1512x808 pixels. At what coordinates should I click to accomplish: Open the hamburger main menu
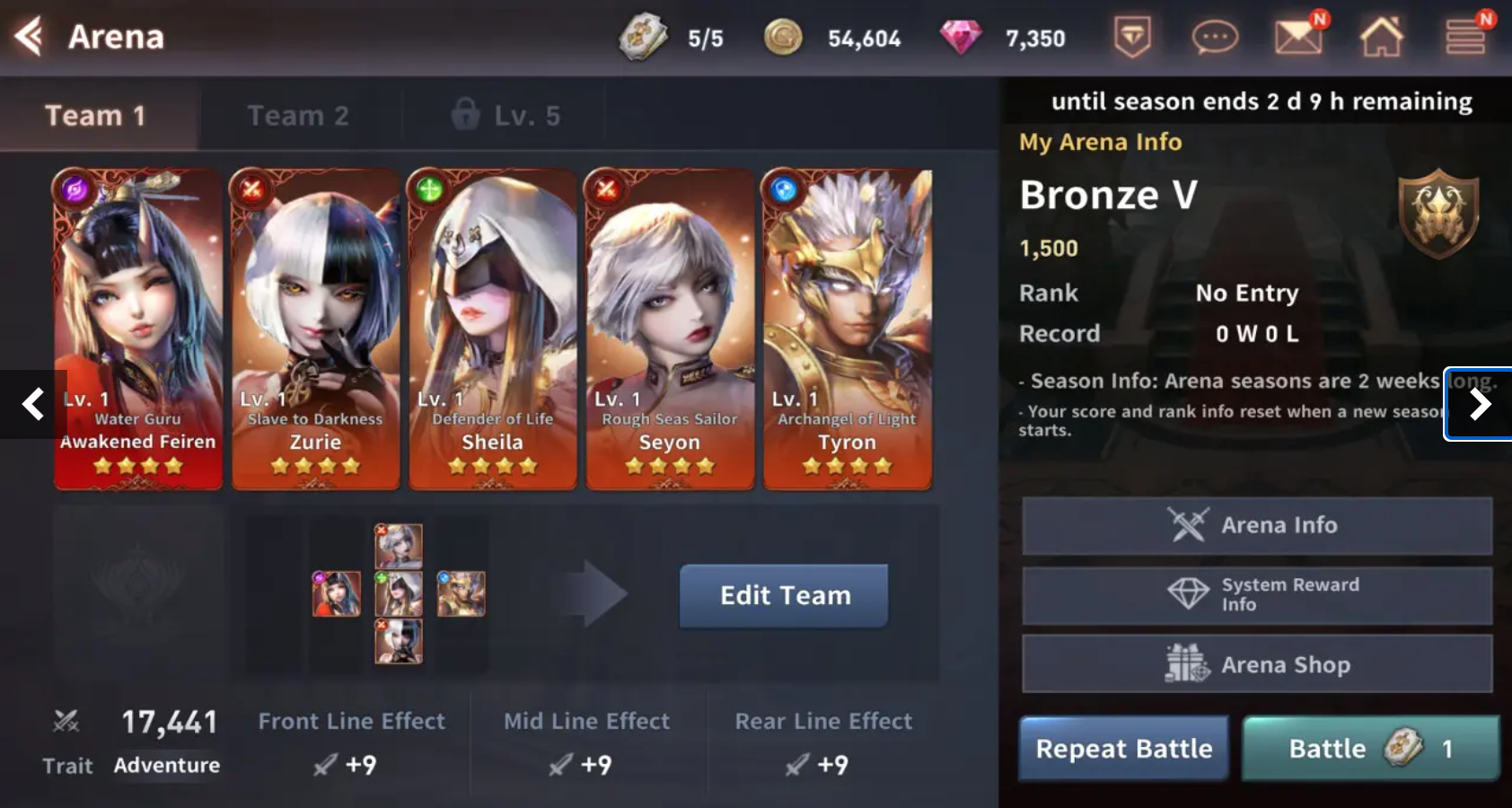click(x=1464, y=38)
